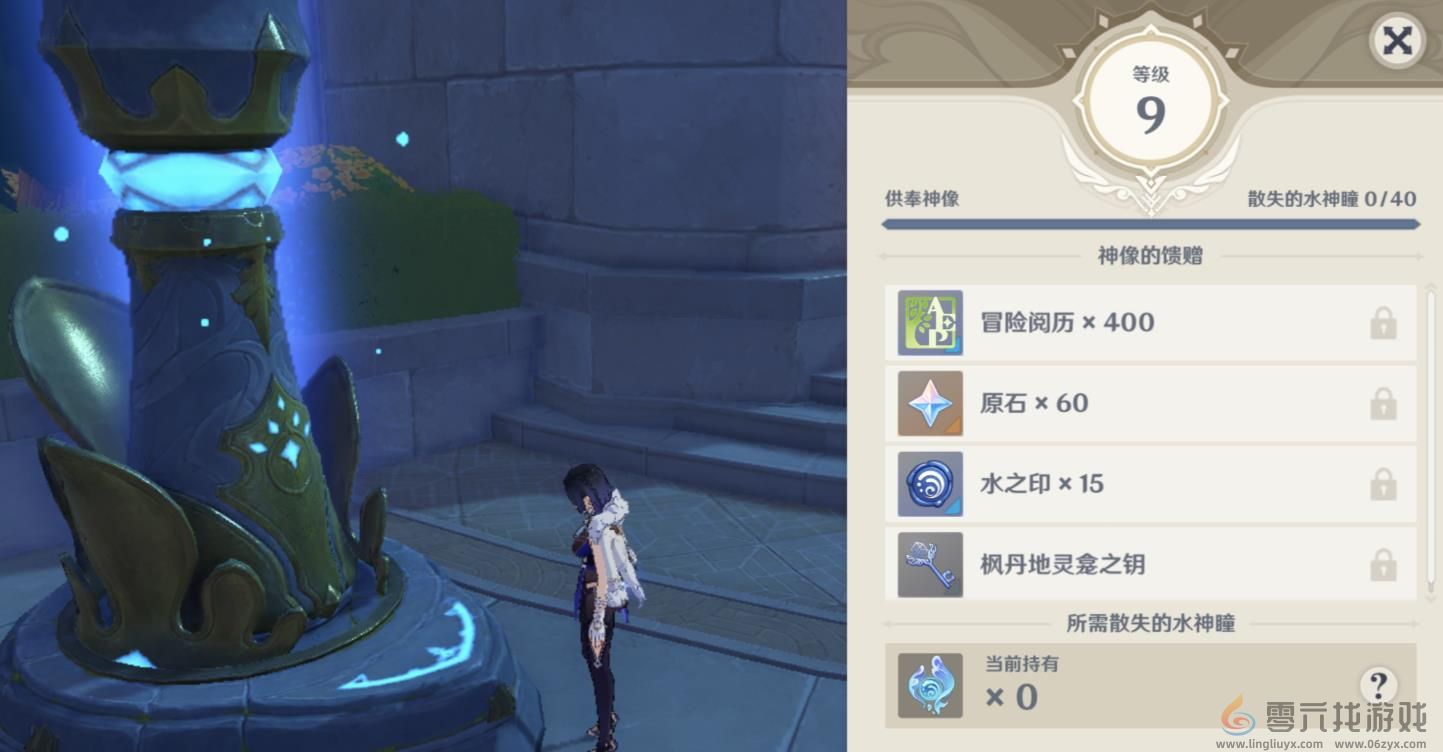Click the level 9 emblem
Screen dimensions: 1443x752
click(x=1150, y=100)
